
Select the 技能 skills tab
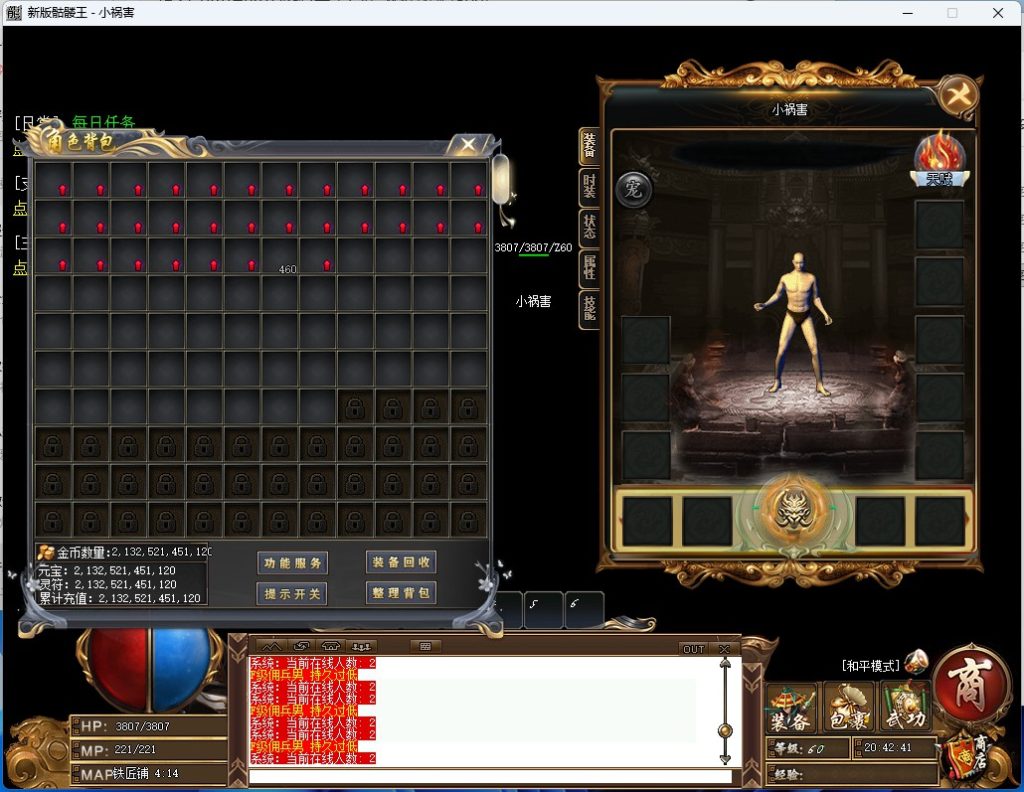coord(589,309)
